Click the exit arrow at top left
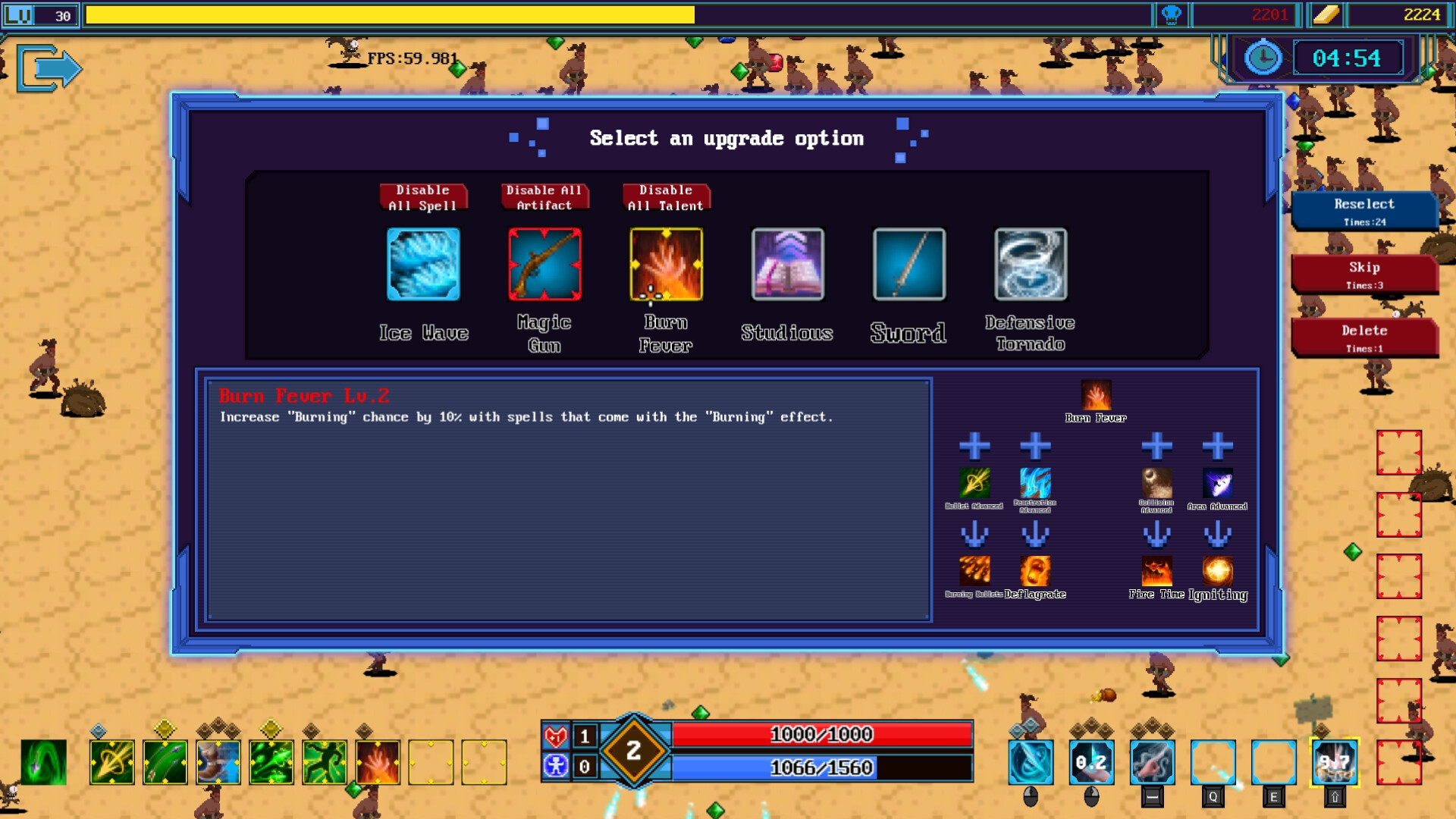Screen dimensions: 1456x819 [x=50, y=67]
